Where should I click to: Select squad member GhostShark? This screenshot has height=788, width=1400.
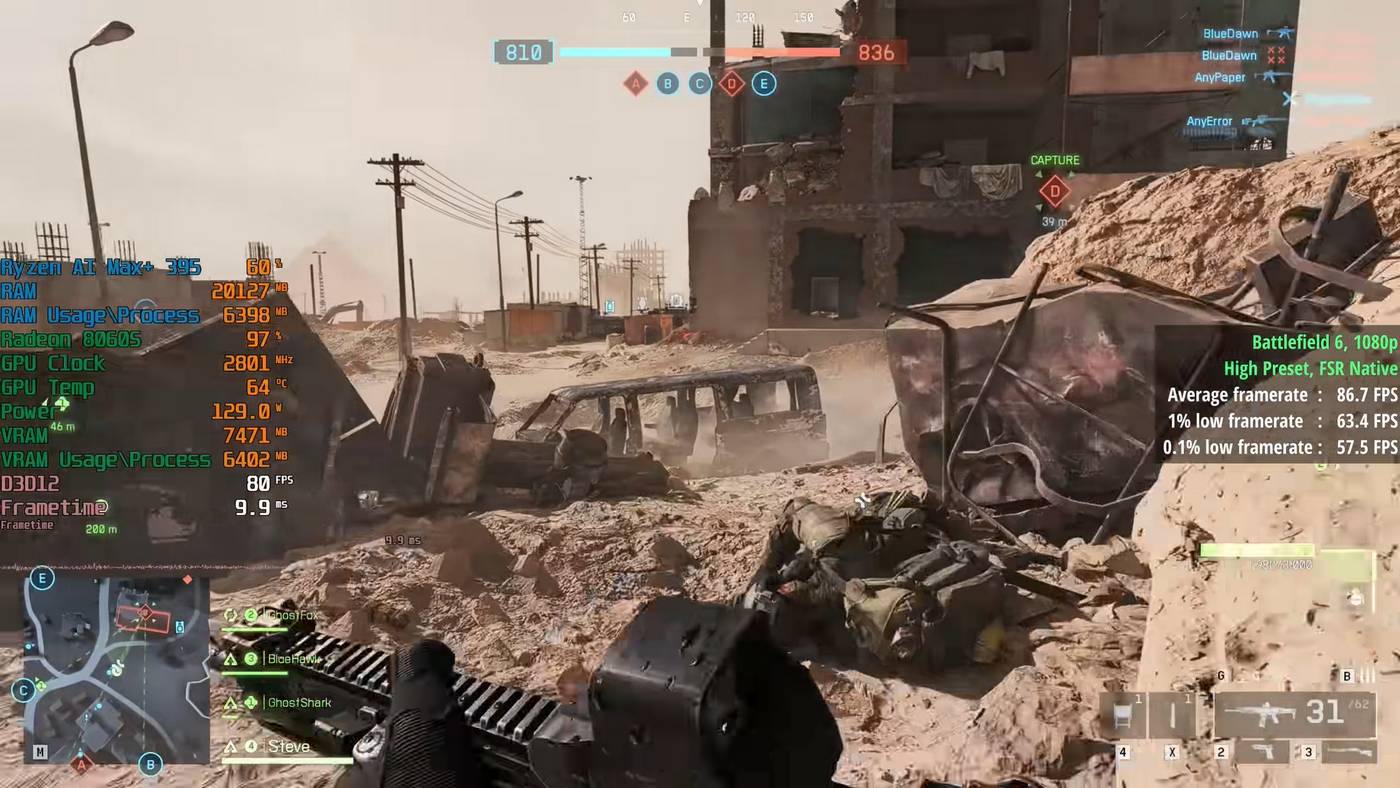click(x=299, y=703)
